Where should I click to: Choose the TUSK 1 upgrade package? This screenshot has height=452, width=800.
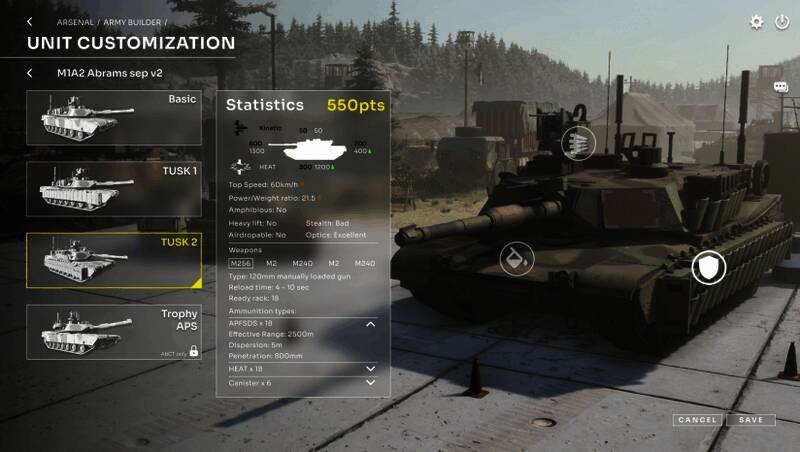point(114,189)
